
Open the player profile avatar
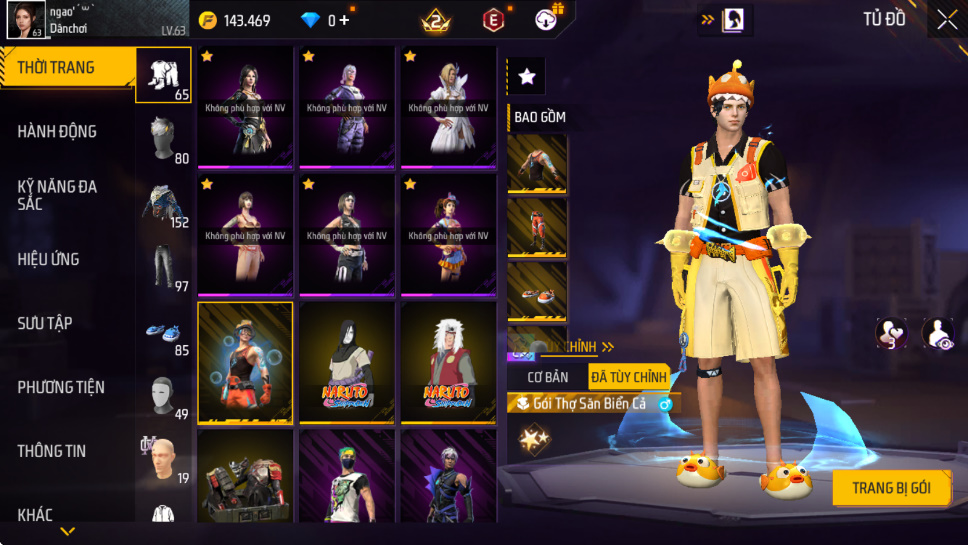(x=26, y=19)
